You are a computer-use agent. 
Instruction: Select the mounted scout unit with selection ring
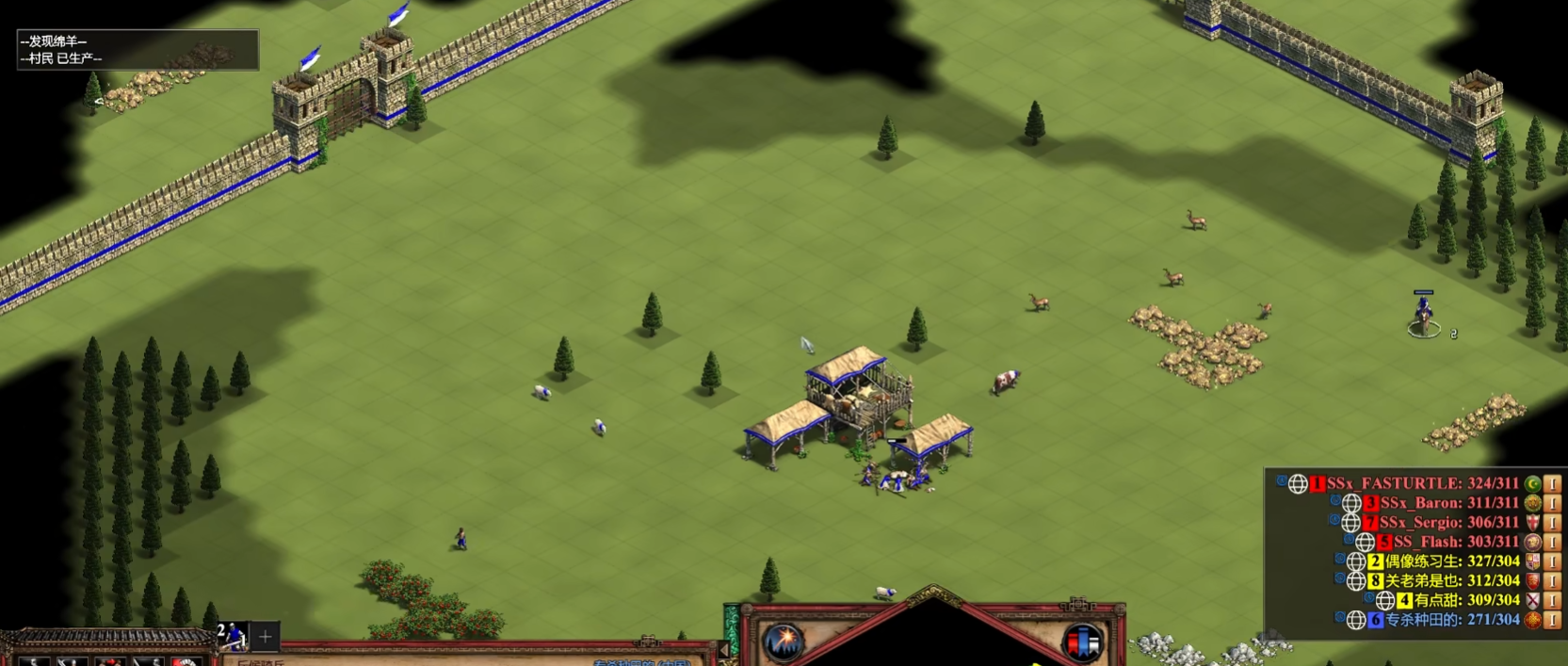pyautogui.click(x=1424, y=314)
